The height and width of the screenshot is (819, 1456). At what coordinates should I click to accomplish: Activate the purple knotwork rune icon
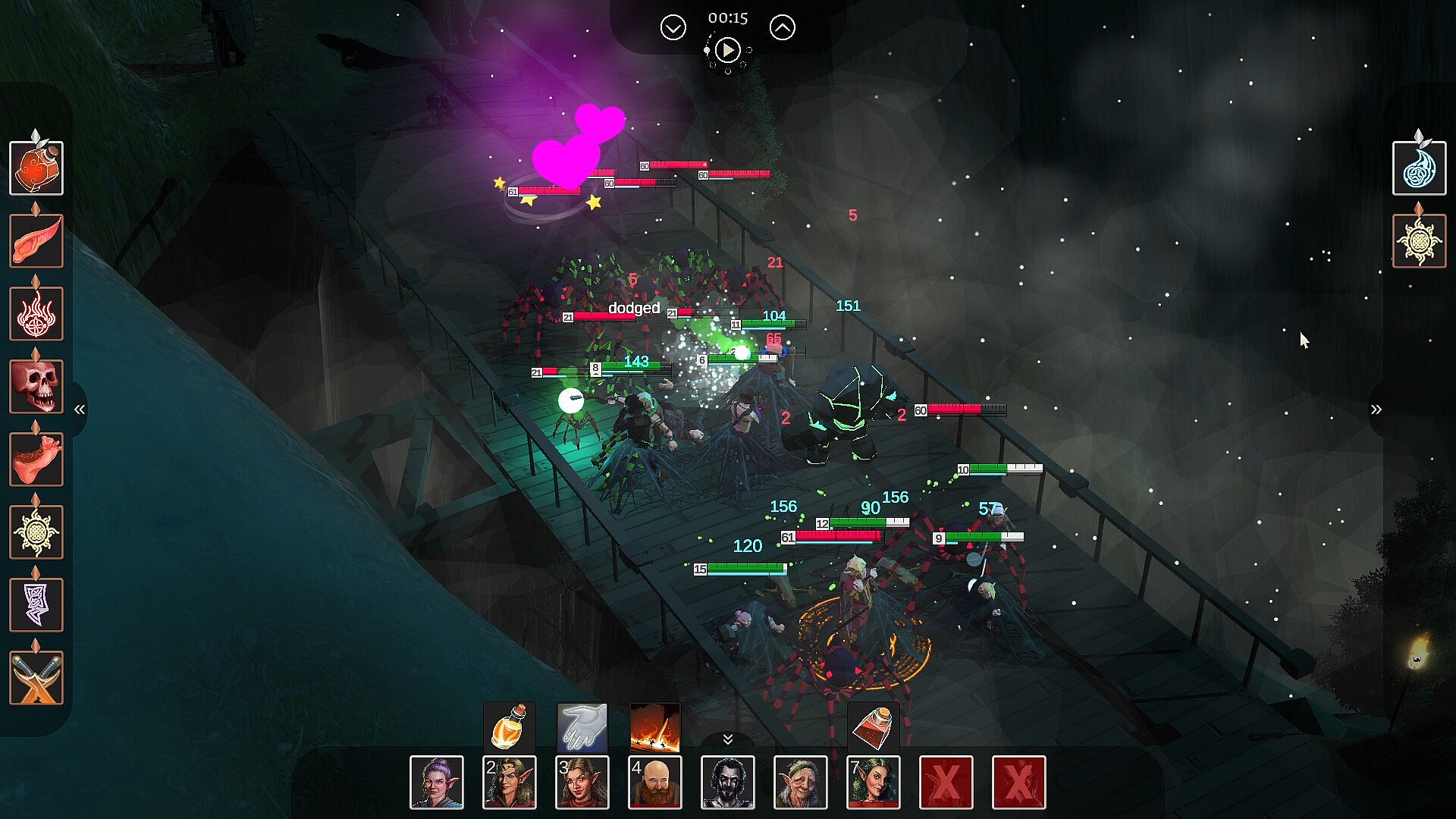coord(36,605)
